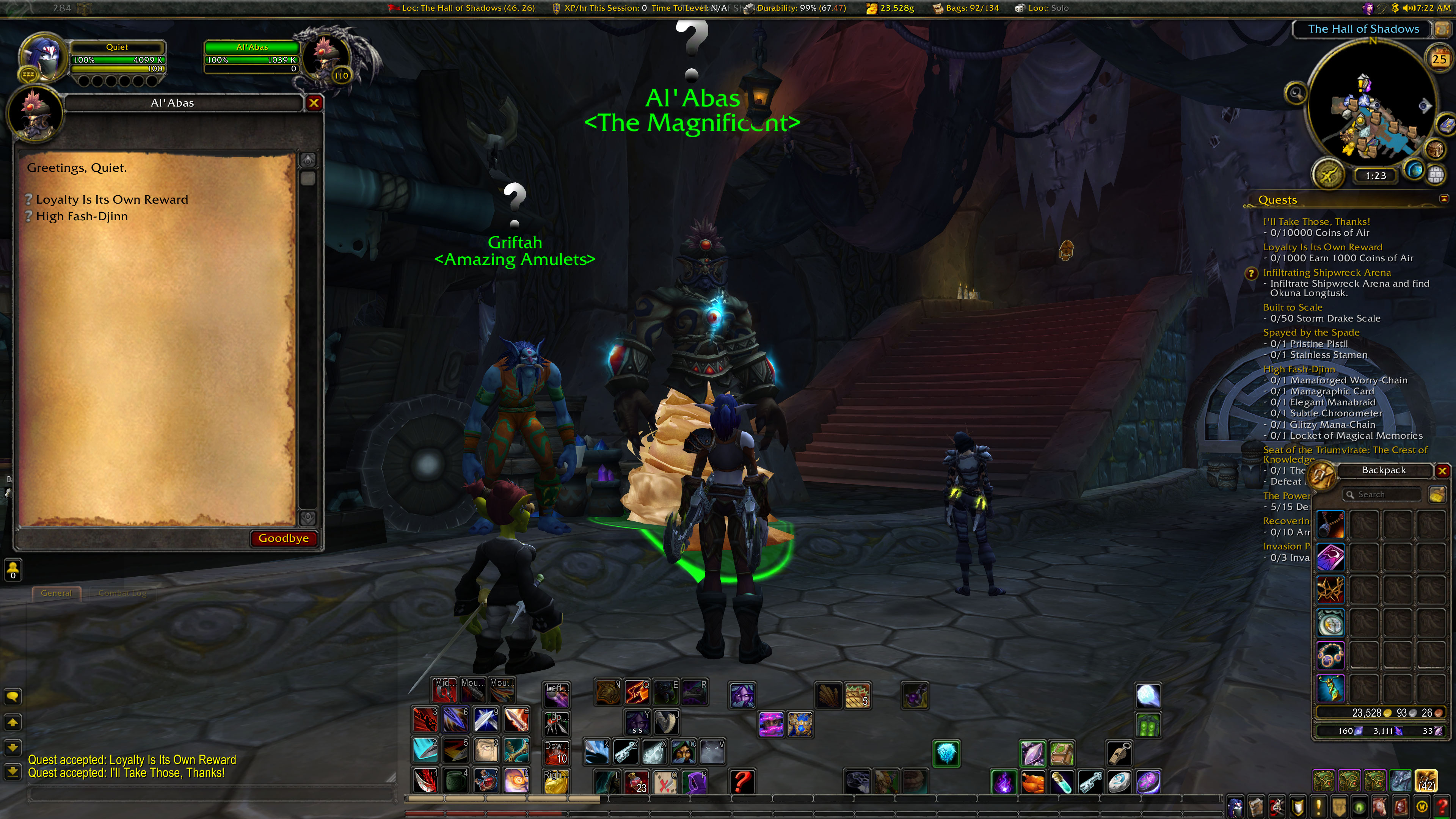The image size is (1456, 819).
Task: Select Infiltrating Shipwreck Arena in quest tracker
Action: tap(1327, 273)
